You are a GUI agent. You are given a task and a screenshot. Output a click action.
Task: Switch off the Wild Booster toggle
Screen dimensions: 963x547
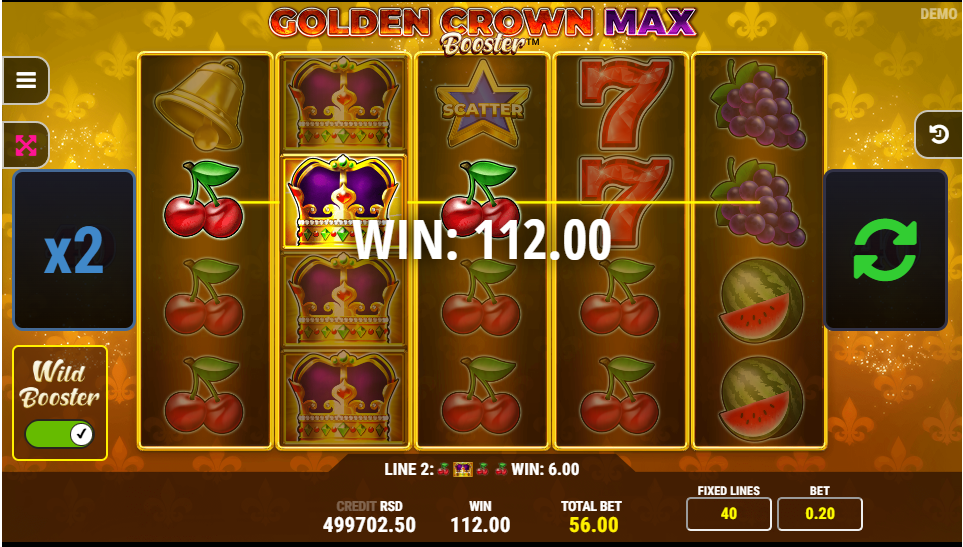click(x=59, y=434)
